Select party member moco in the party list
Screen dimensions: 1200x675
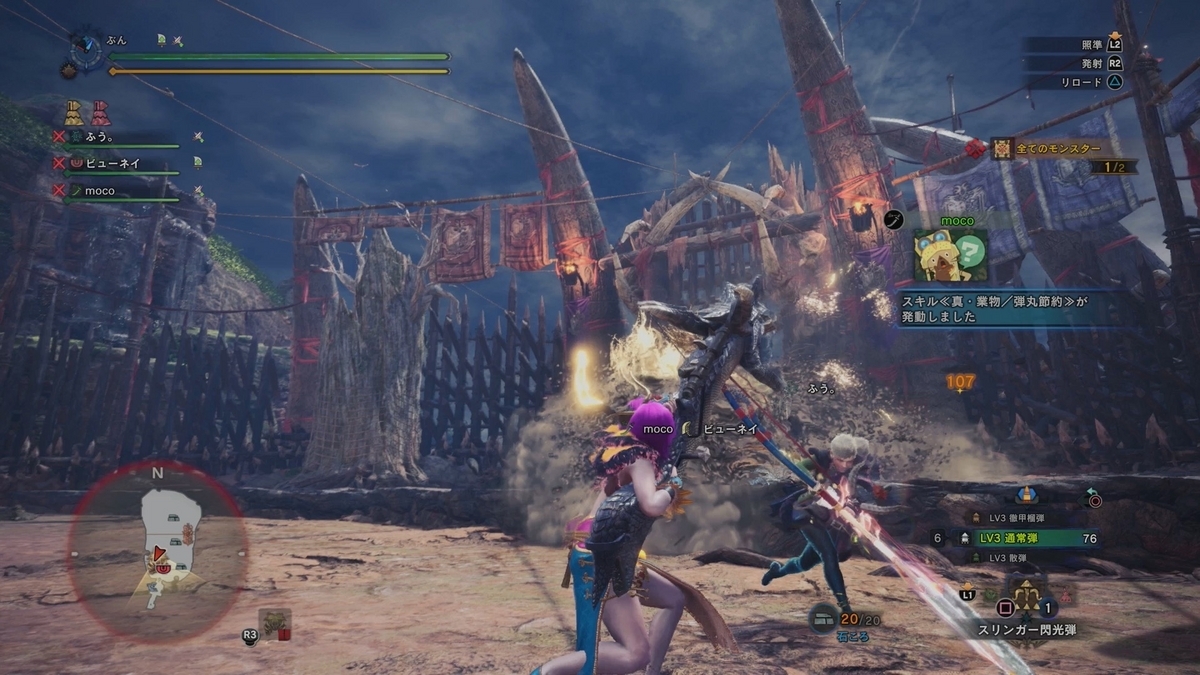100,190
